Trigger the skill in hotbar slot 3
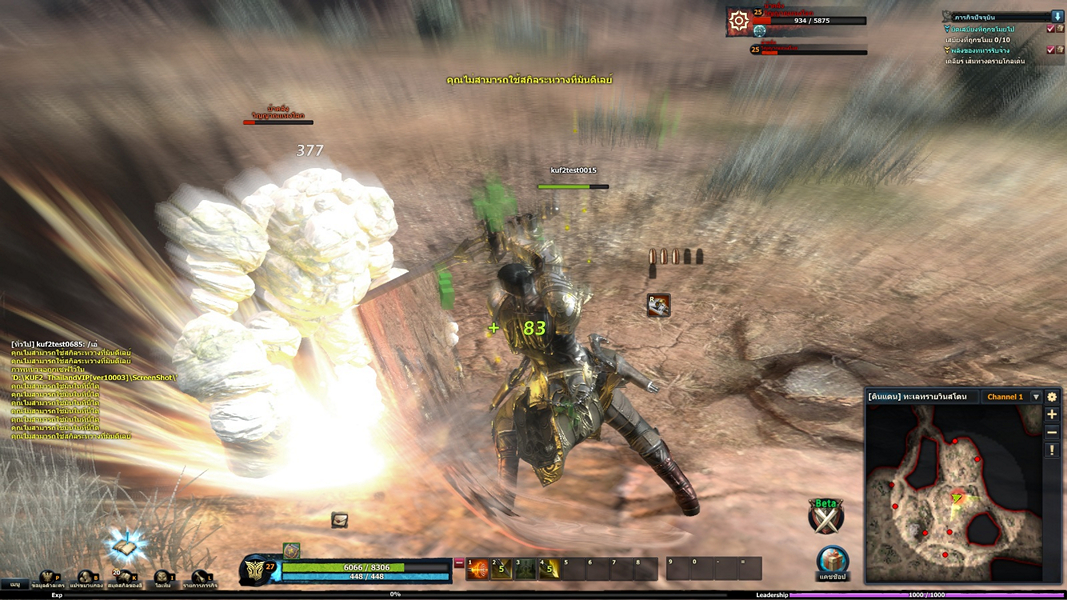This screenshot has height=600, width=1067. click(526, 569)
